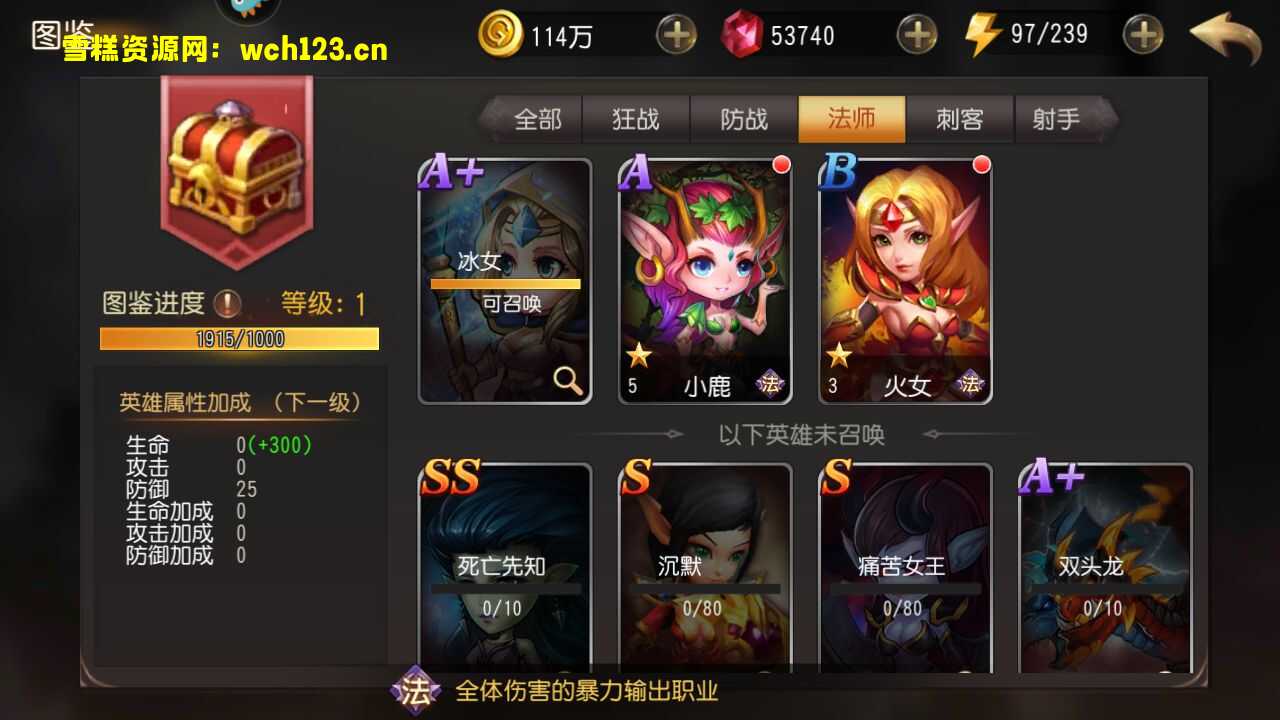Tap the gold star on the 小鹿 card
The width and height of the screenshot is (1280, 720).
click(638, 355)
